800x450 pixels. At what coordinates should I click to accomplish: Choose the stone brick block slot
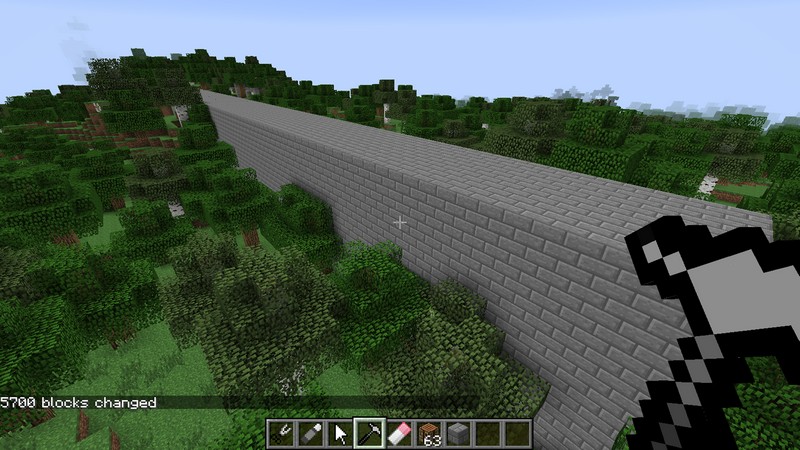458,434
